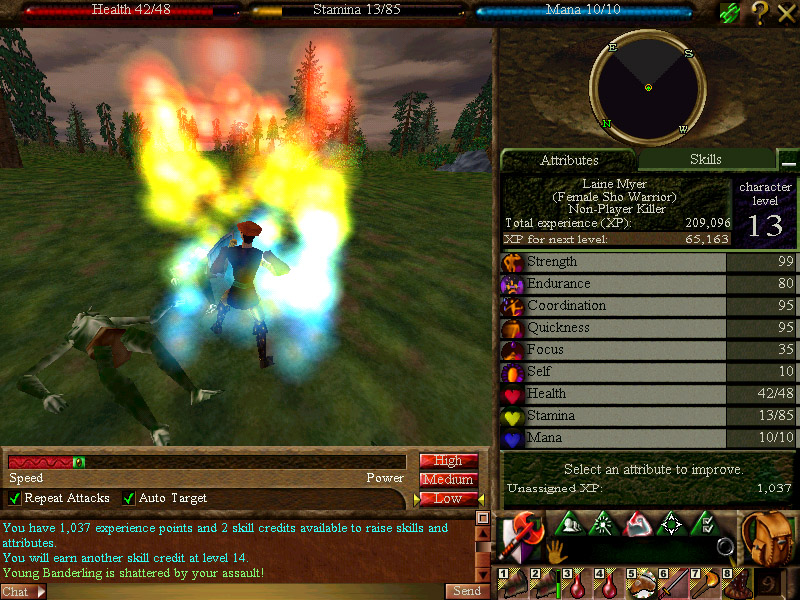The width and height of the screenshot is (800, 600).
Task: Close the game with the X button
Action: click(786, 12)
